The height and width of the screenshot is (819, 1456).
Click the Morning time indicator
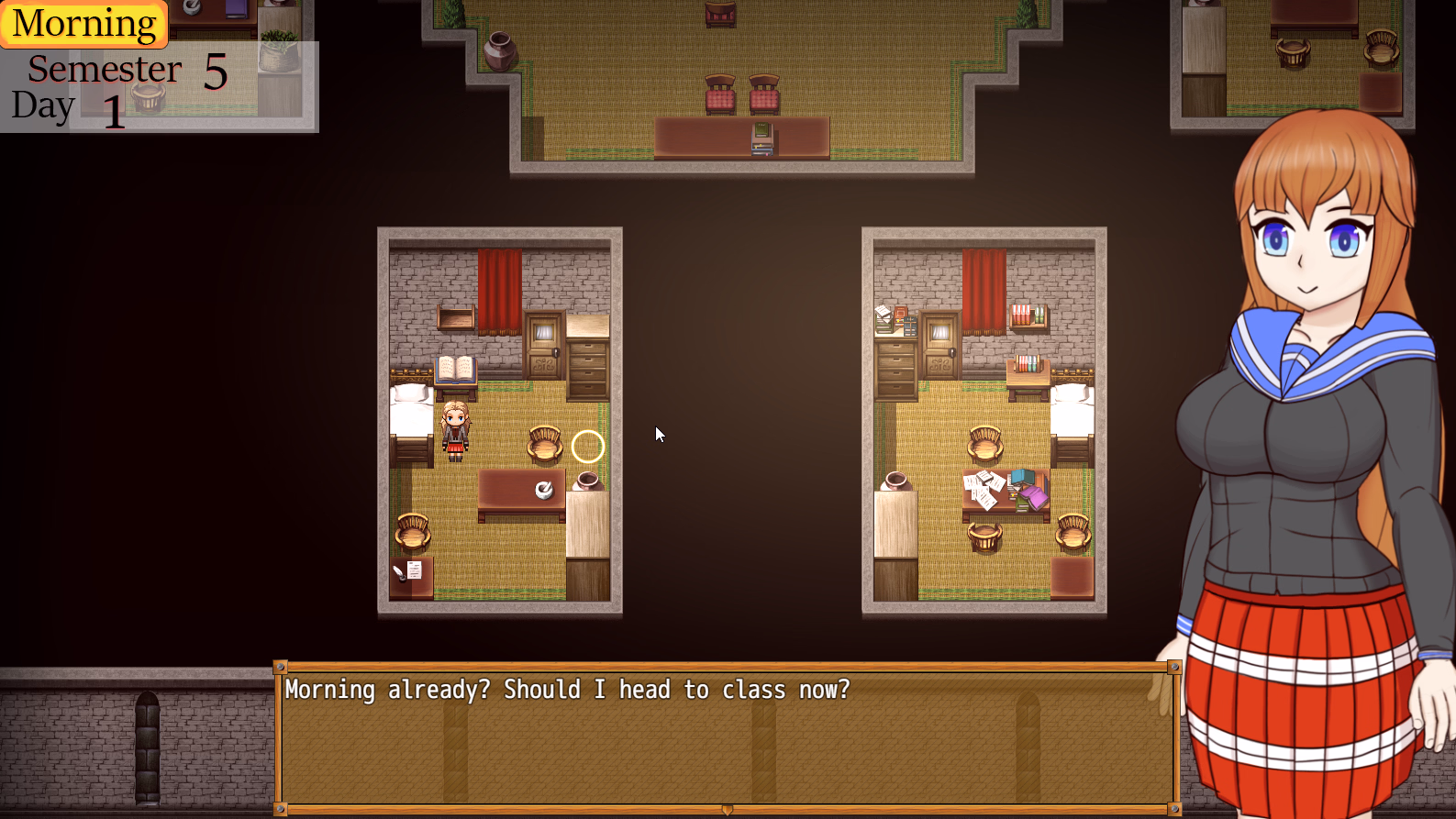coord(83,23)
